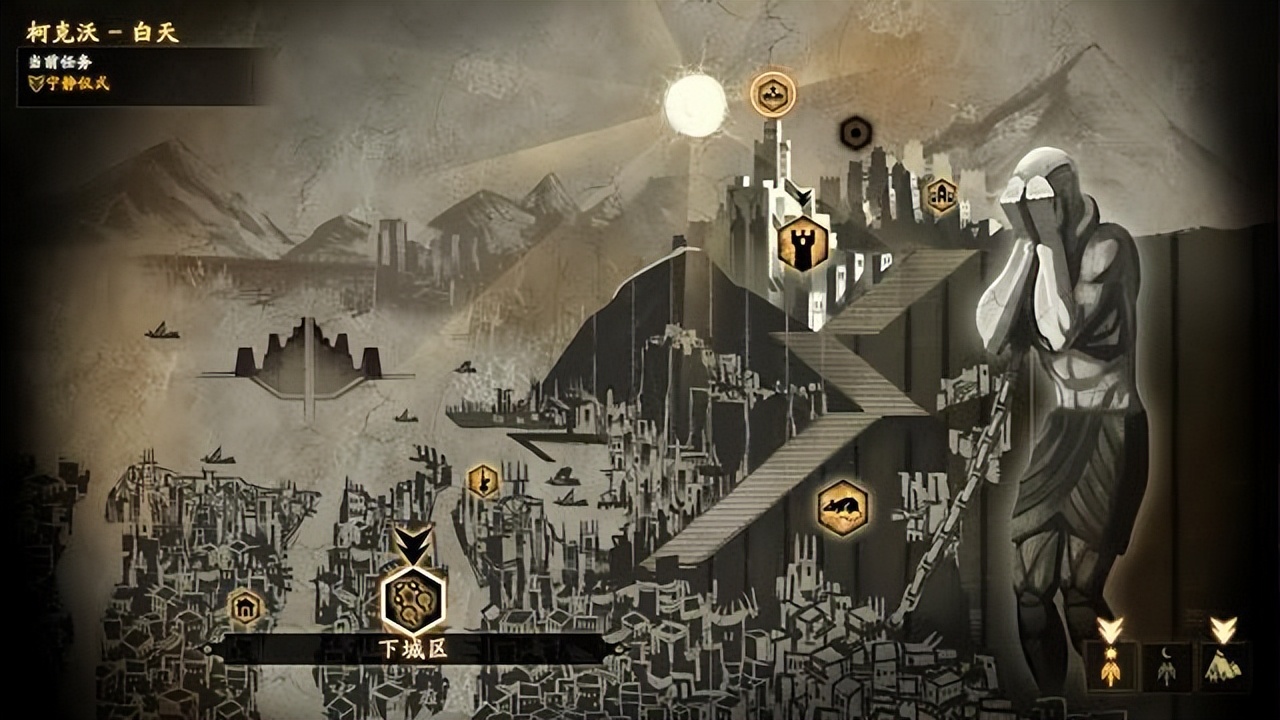Switch to the night city map
Image resolution: width=1280 pixels, height=720 pixels.
coord(1167,666)
